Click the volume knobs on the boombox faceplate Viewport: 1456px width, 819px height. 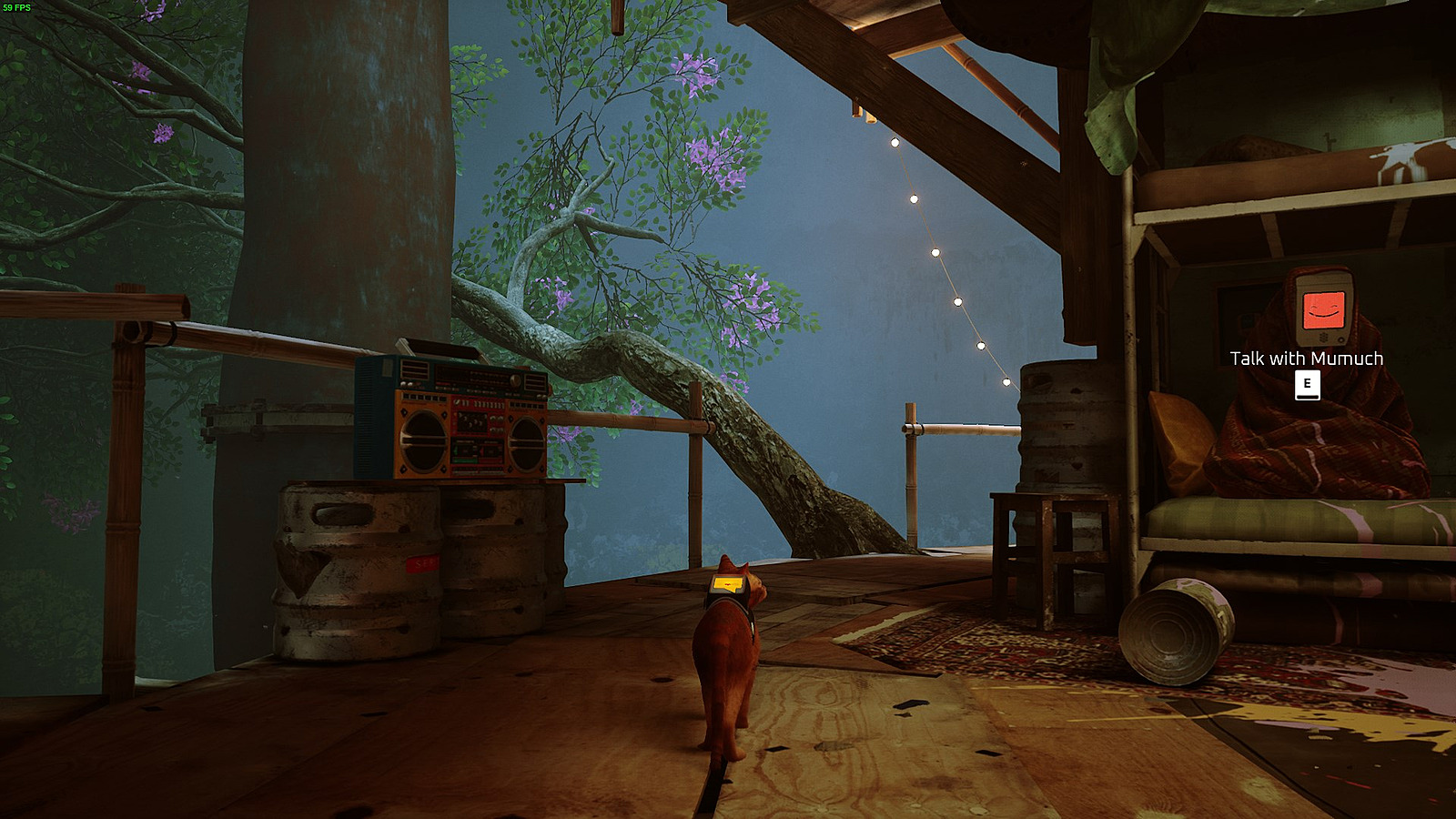tap(495, 422)
